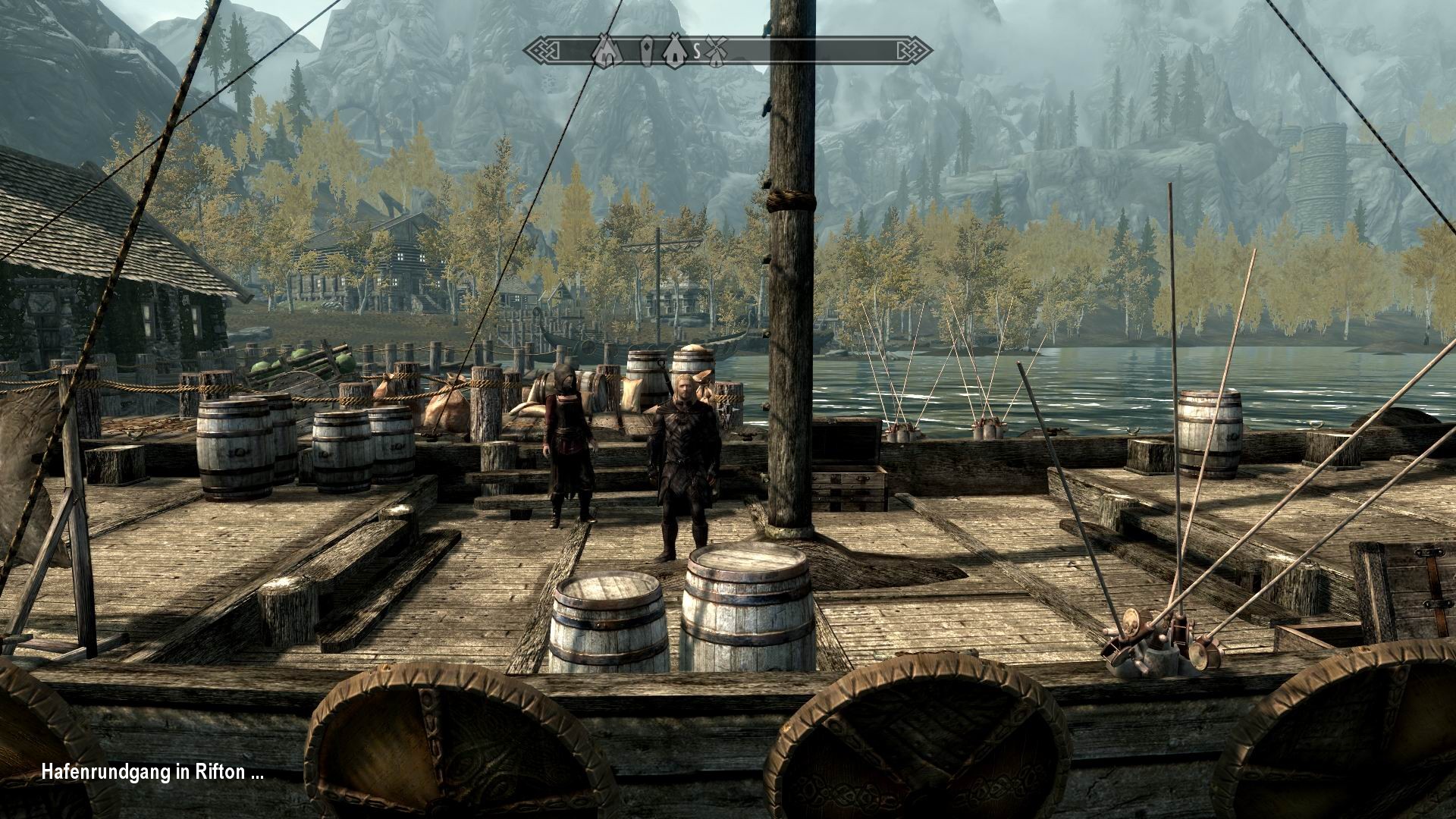This screenshot has height=819, width=1456.
Task: Click the S south indicator on the compass
Action: coord(697,51)
